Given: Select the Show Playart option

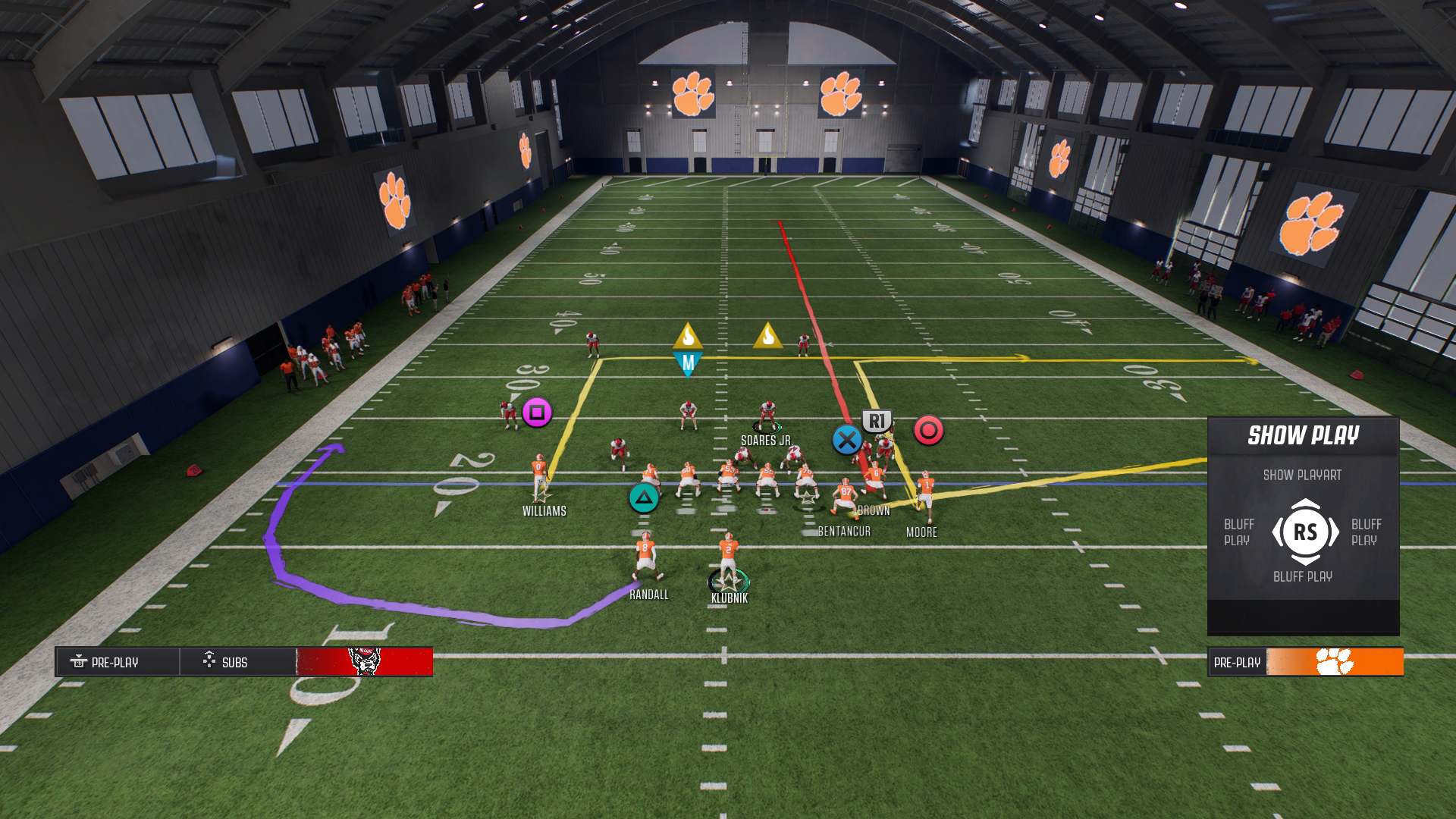Looking at the screenshot, I should [1302, 475].
